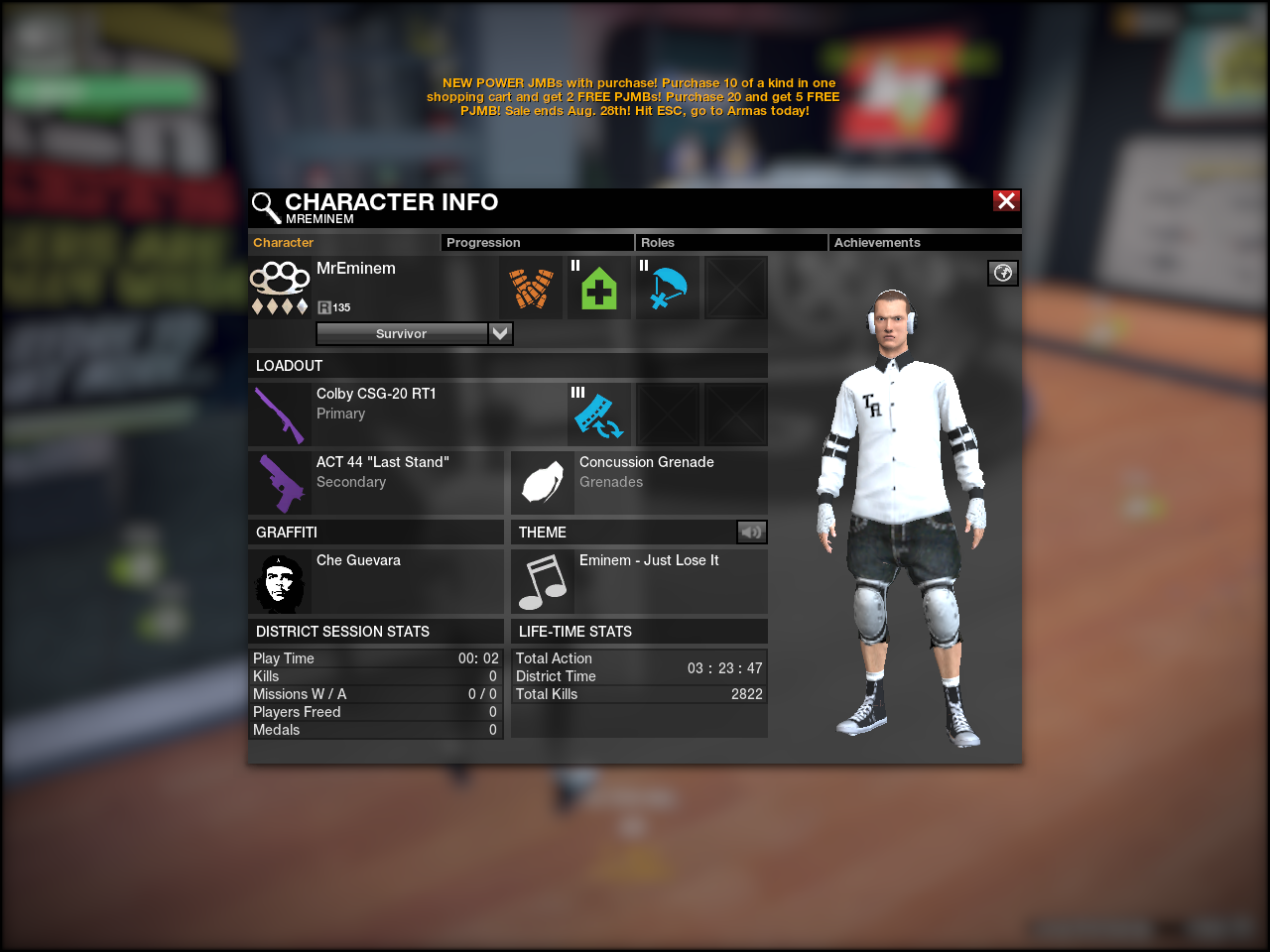This screenshot has height=952, width=1270.
Task: Select the Character tab
Action: [343, 243]
